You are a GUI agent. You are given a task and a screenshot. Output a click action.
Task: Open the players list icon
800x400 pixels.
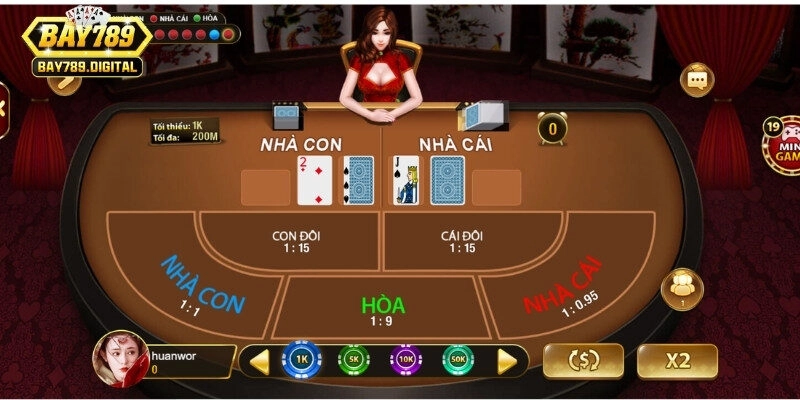683,288
